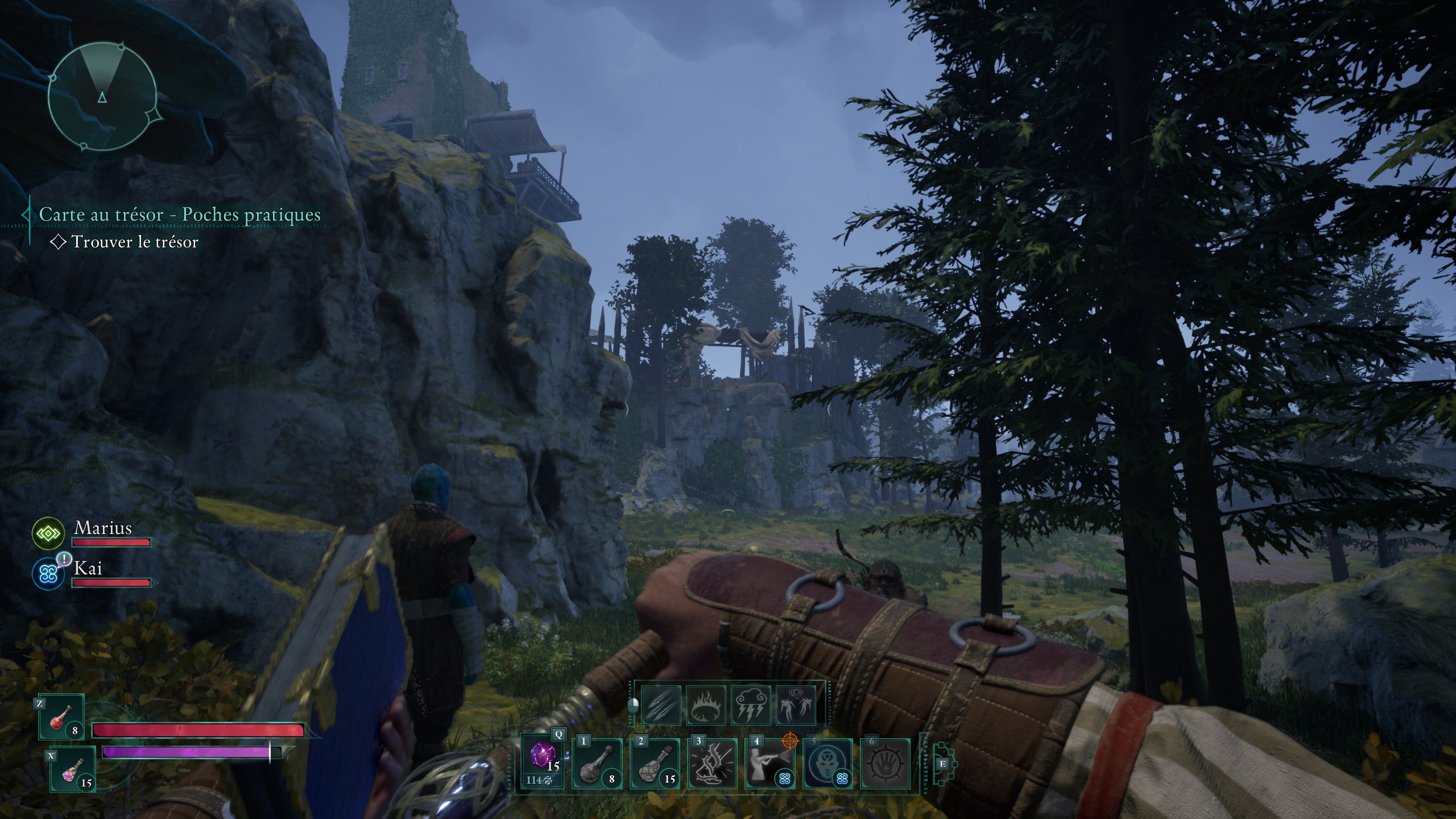Cast the storm cloud lightning spell

[751, 706]
